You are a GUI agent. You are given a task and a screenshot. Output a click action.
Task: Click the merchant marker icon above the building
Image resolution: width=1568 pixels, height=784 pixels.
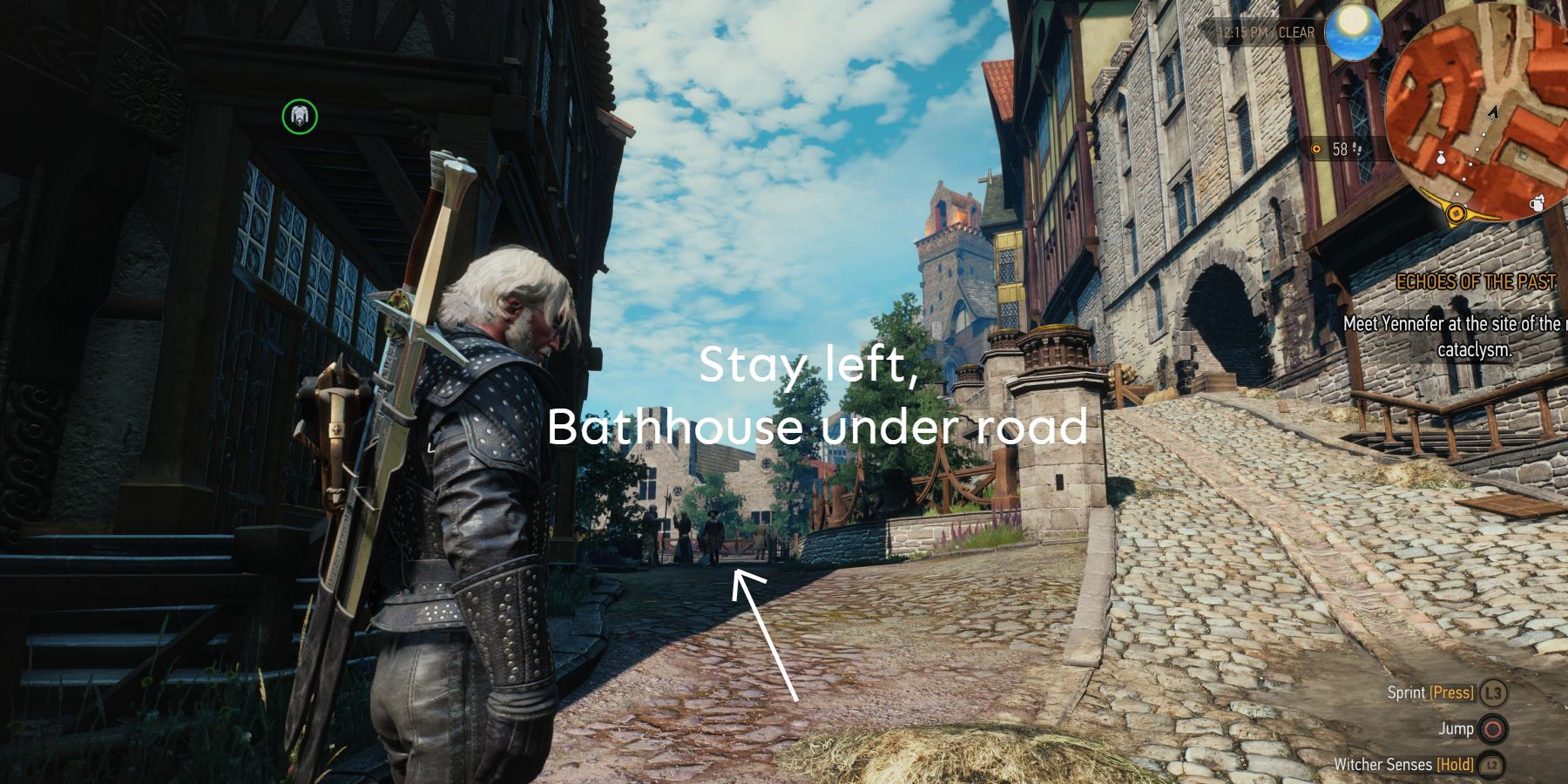click(x=300, y=114)
